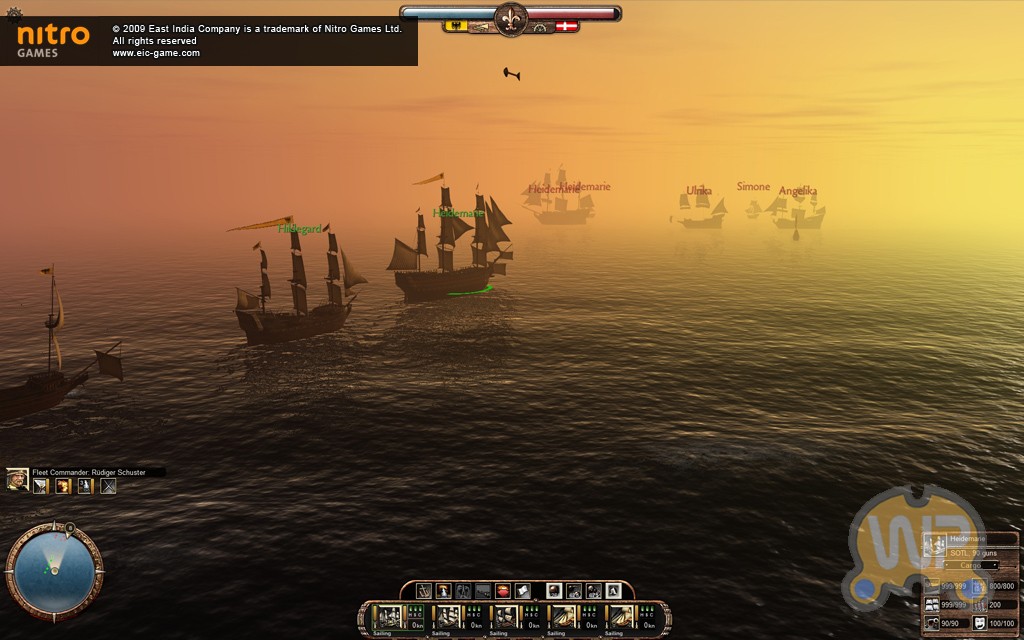The width and height of the screenshot is (1024, 640).
Task: Open the Cargo dropdown in ship panel
Action: pos(973,565)
